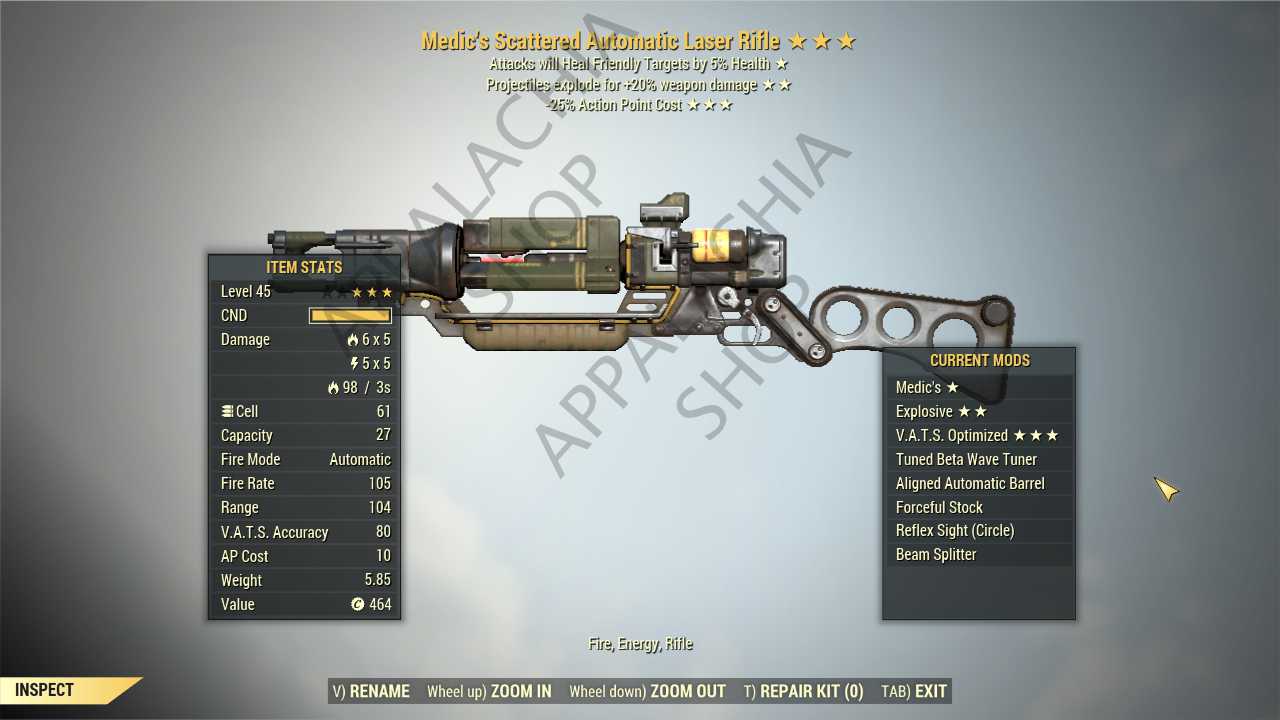
Task: Toggle the Beam Splitter mod
Action: coord(936,554)
